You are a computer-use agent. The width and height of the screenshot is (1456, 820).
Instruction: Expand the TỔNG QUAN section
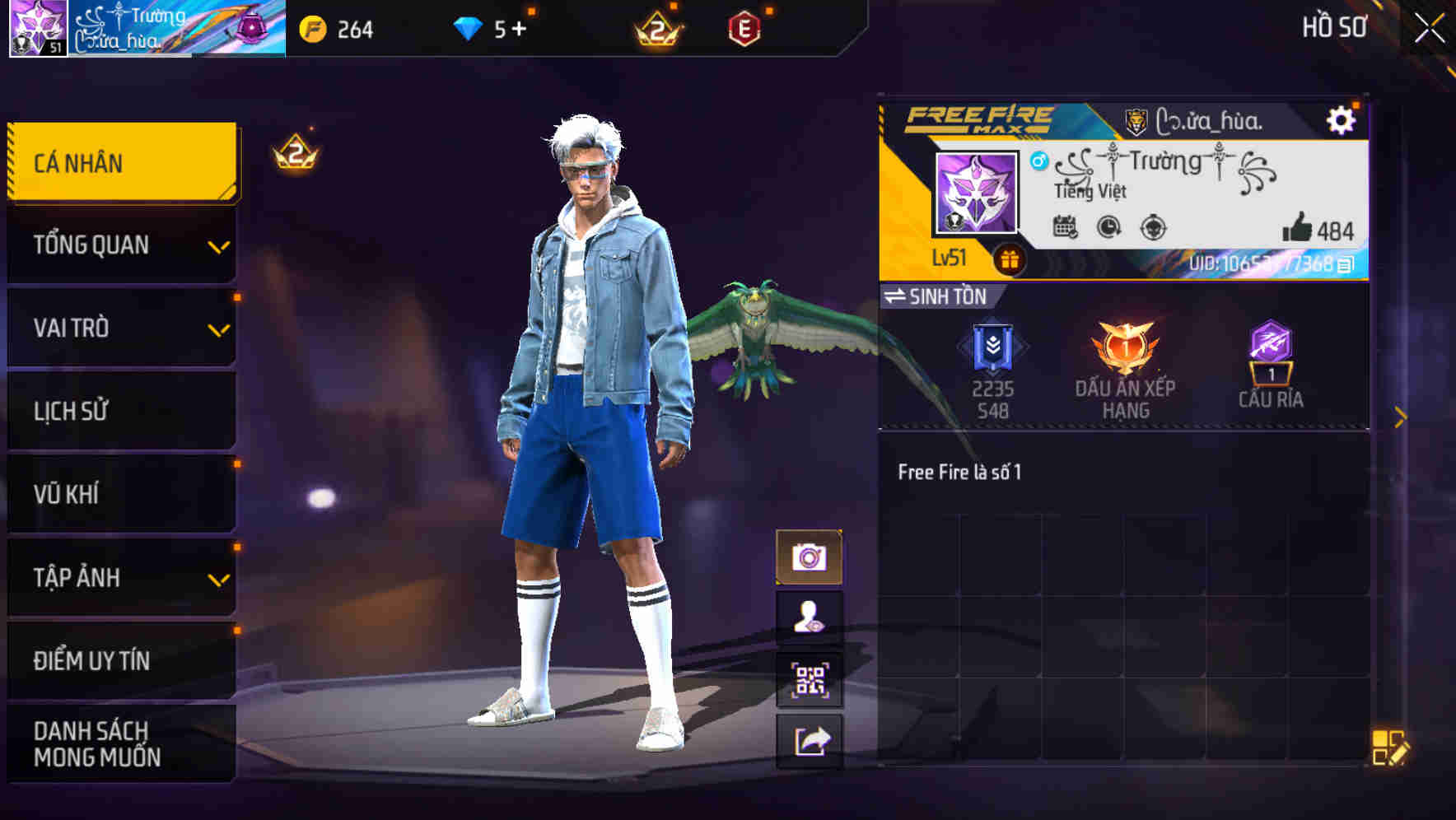120,245
